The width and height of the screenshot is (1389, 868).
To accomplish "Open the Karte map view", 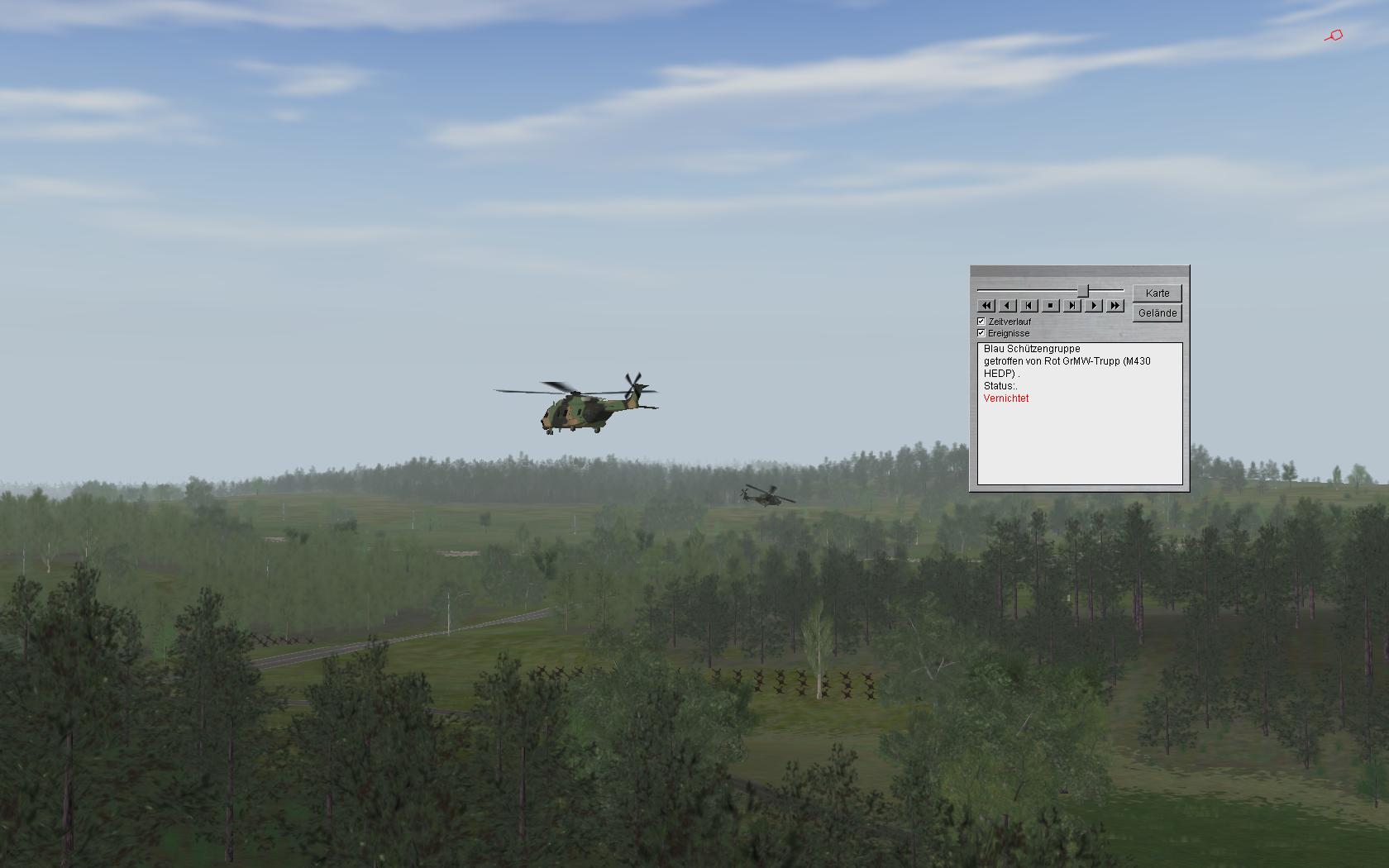I will tap(1157, 293).
